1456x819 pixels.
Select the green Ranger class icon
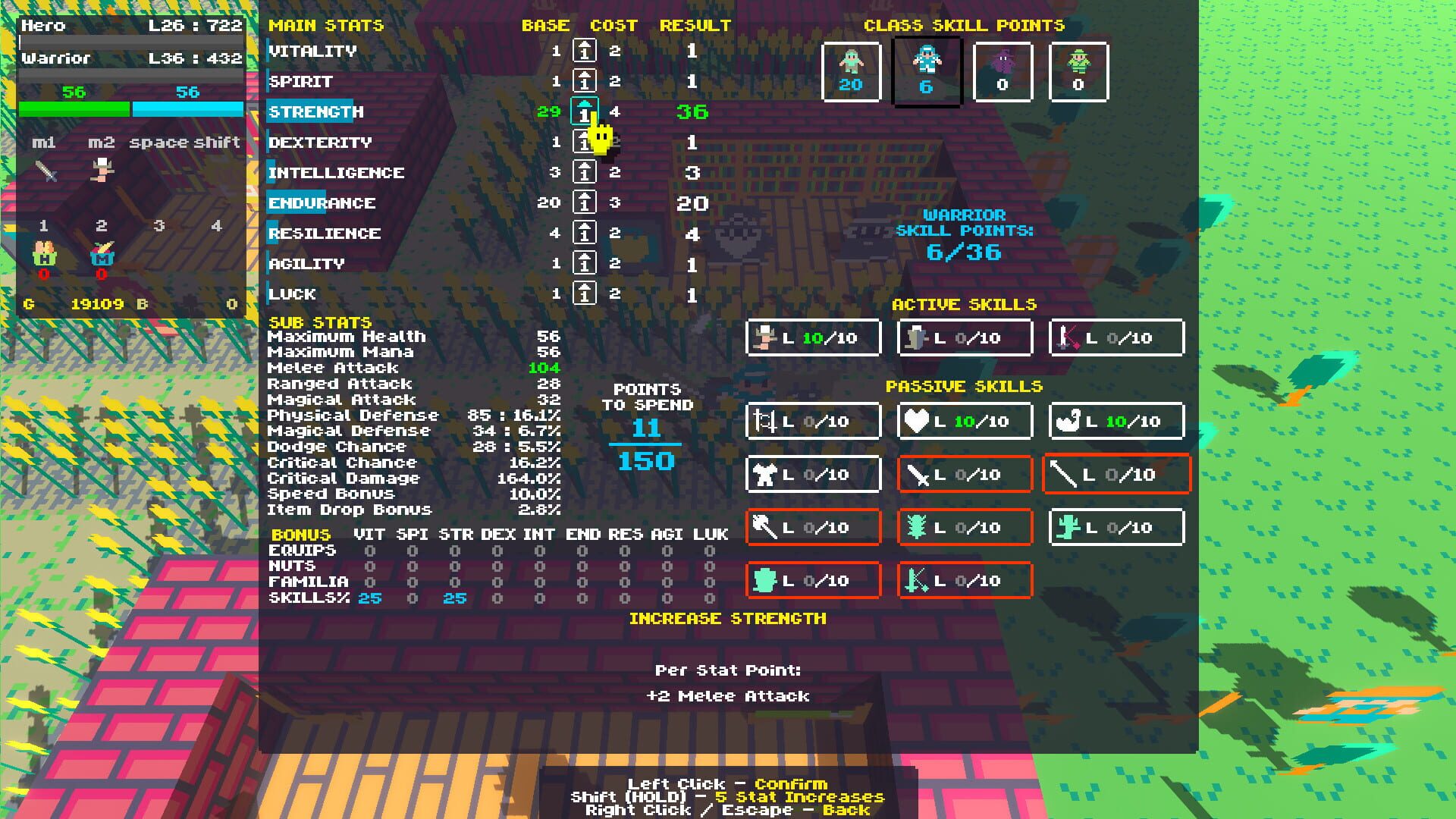click(x=1078, y=72)
